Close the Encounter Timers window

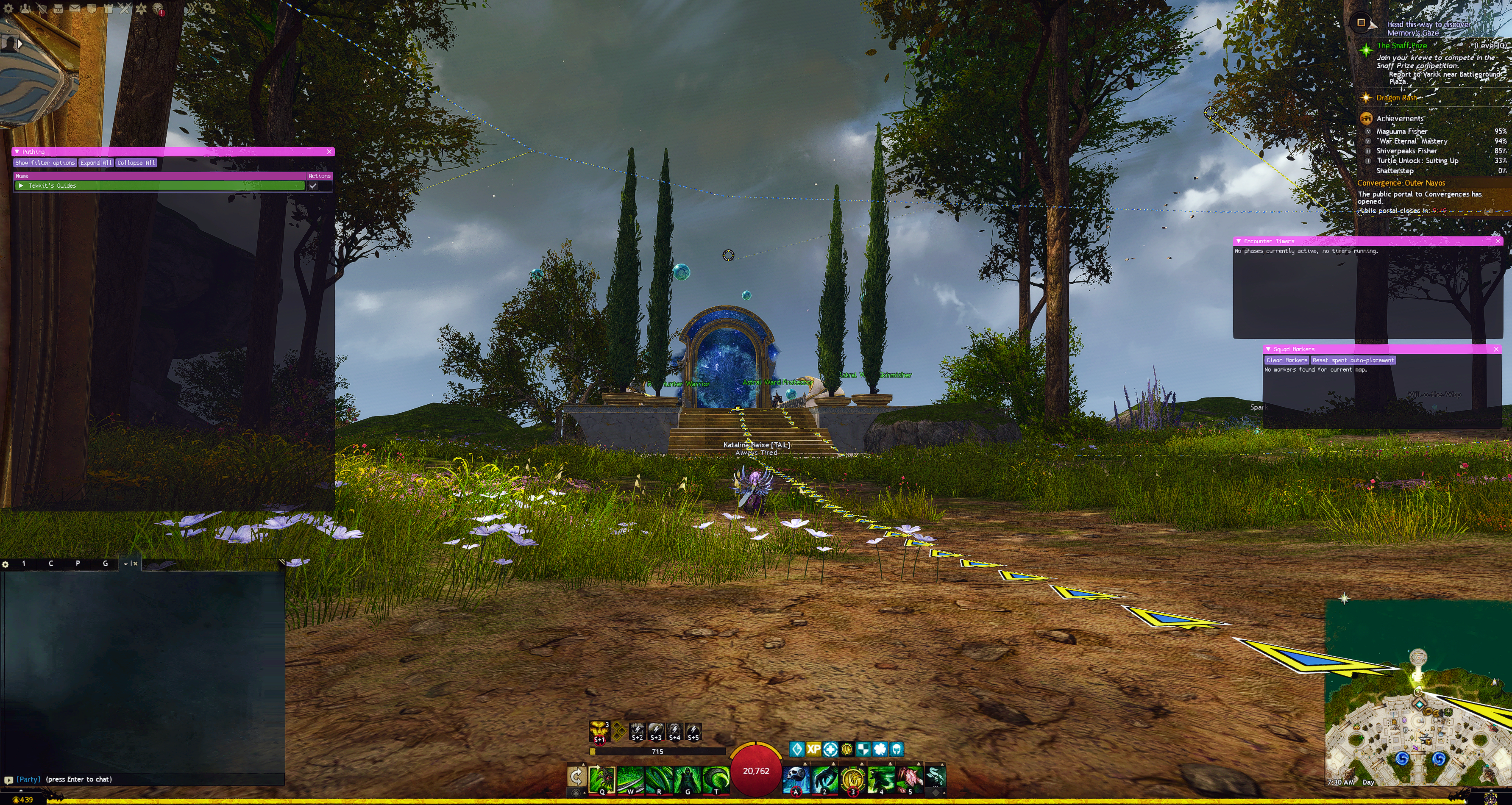click(x=1497, y=241)
